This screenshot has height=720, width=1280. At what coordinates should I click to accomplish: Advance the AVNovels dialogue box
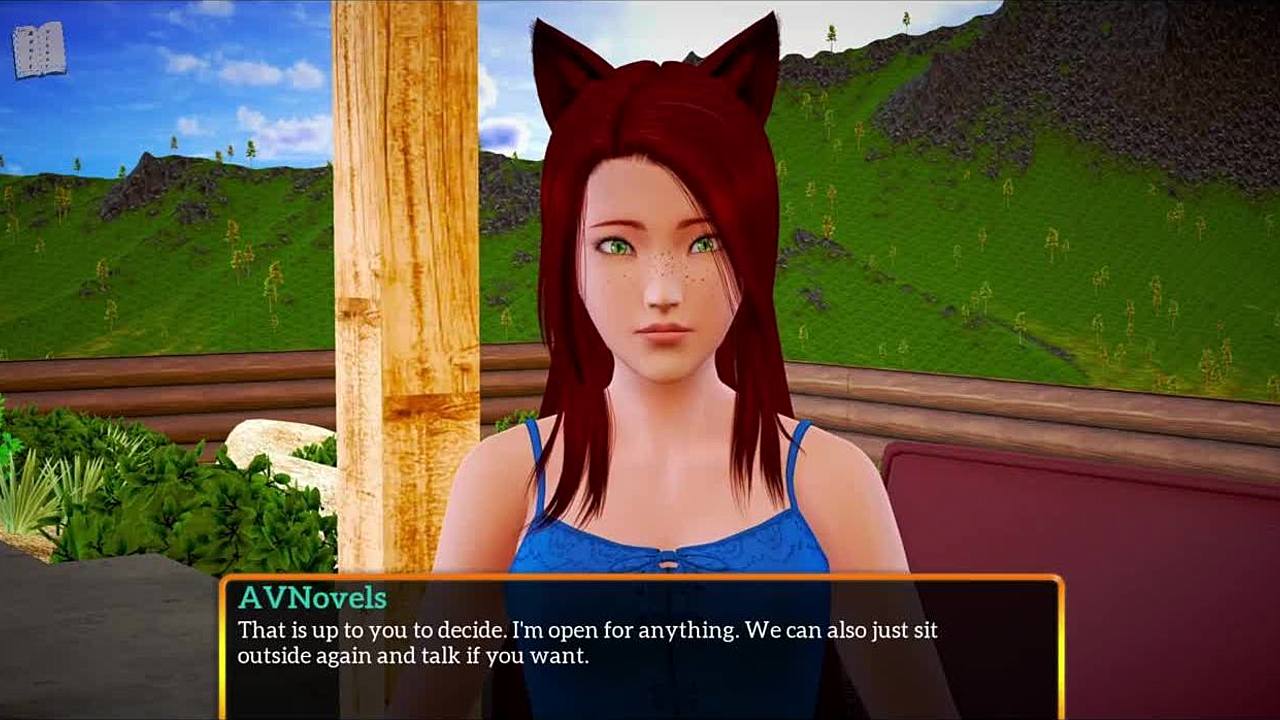click(640, 646)
